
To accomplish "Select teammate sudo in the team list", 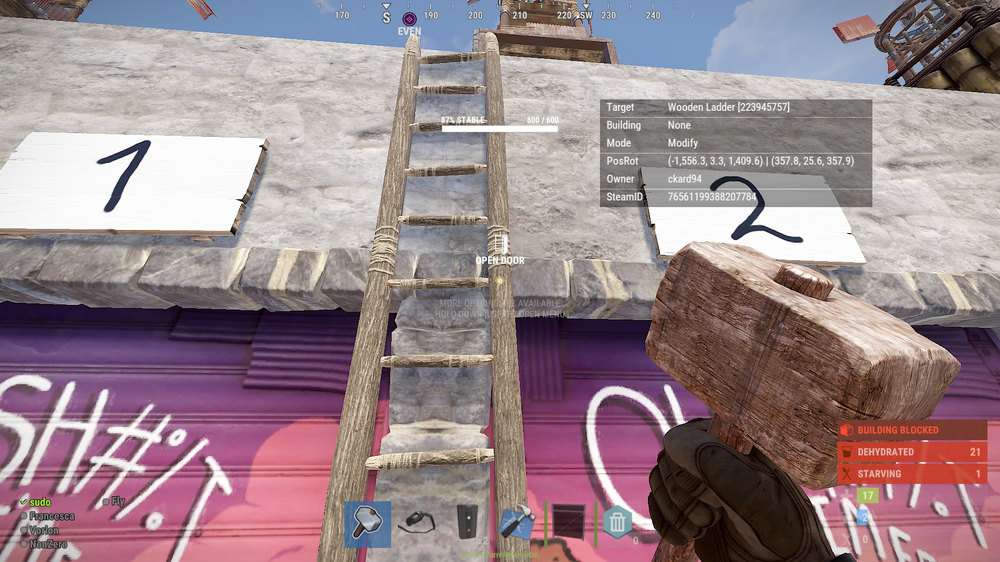I will [x=39, y=501].
